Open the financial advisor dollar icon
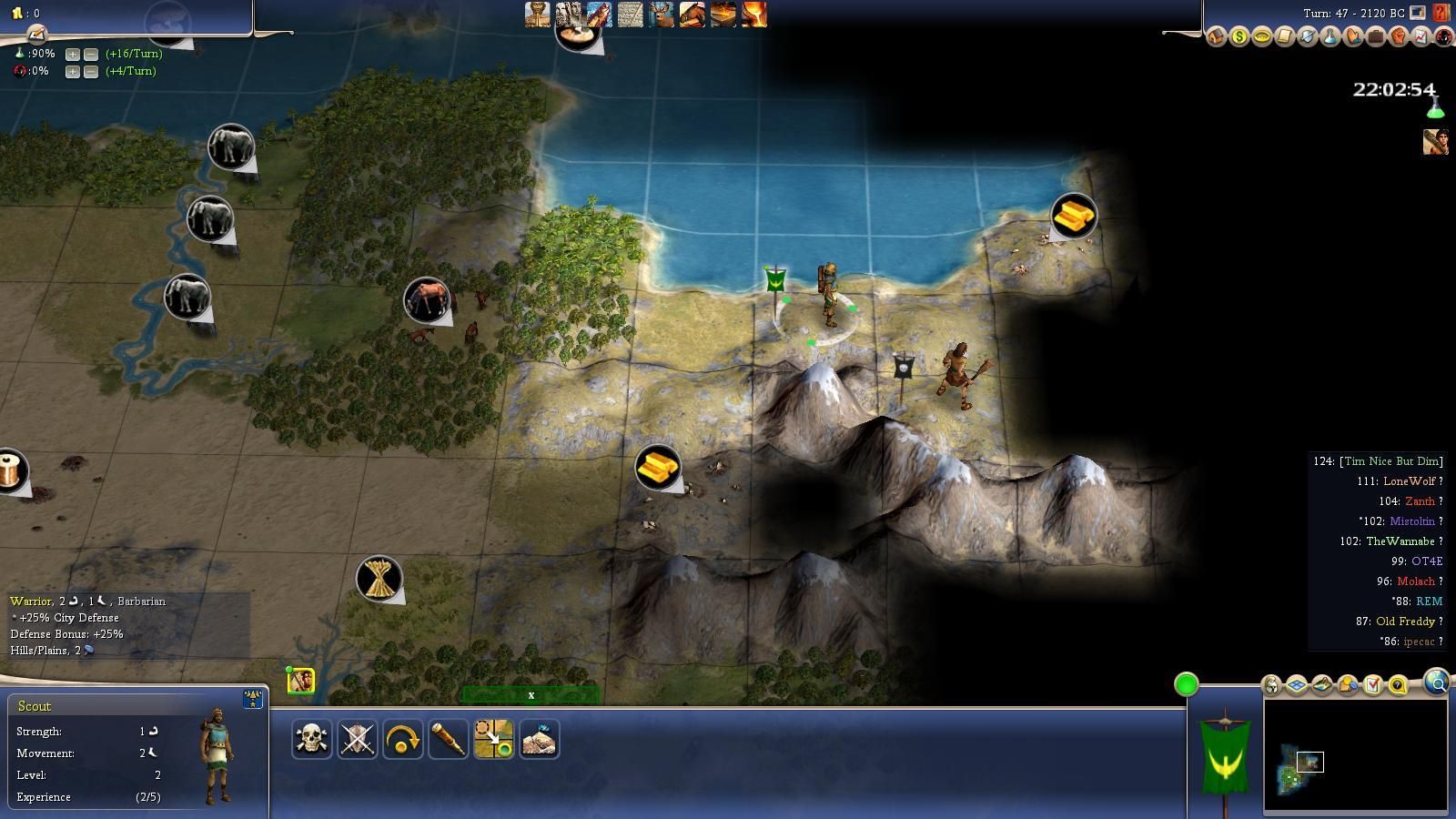1456x819 pixels. [x=1239, y=37]
